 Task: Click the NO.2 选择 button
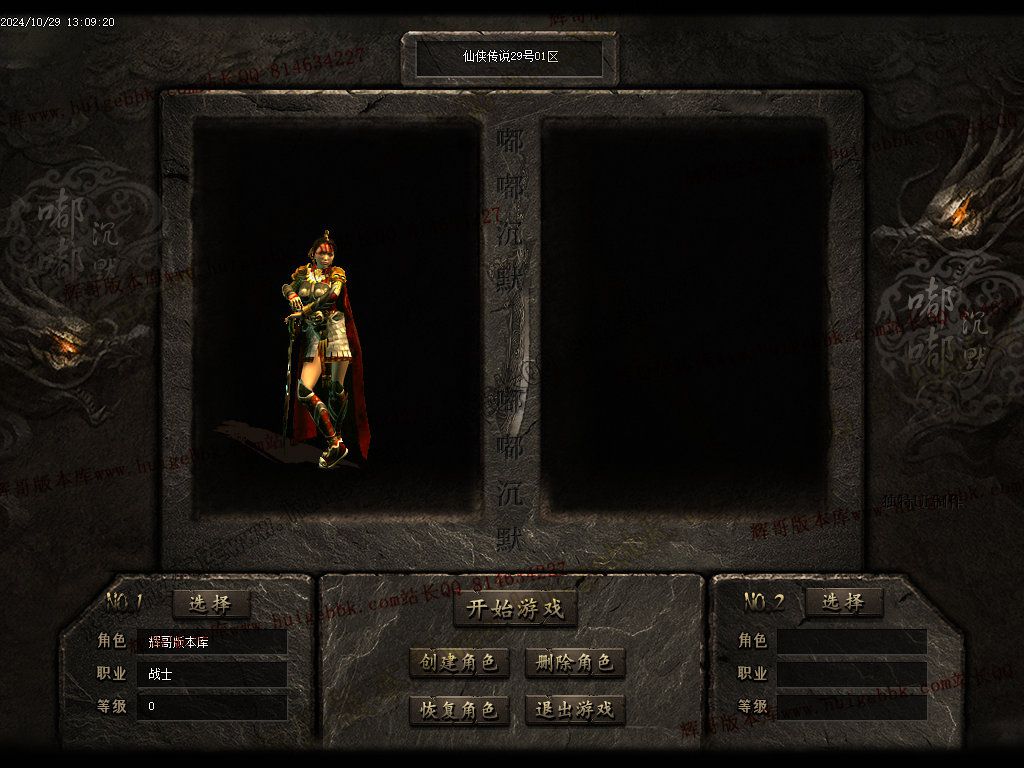click(x=844, y=602)
